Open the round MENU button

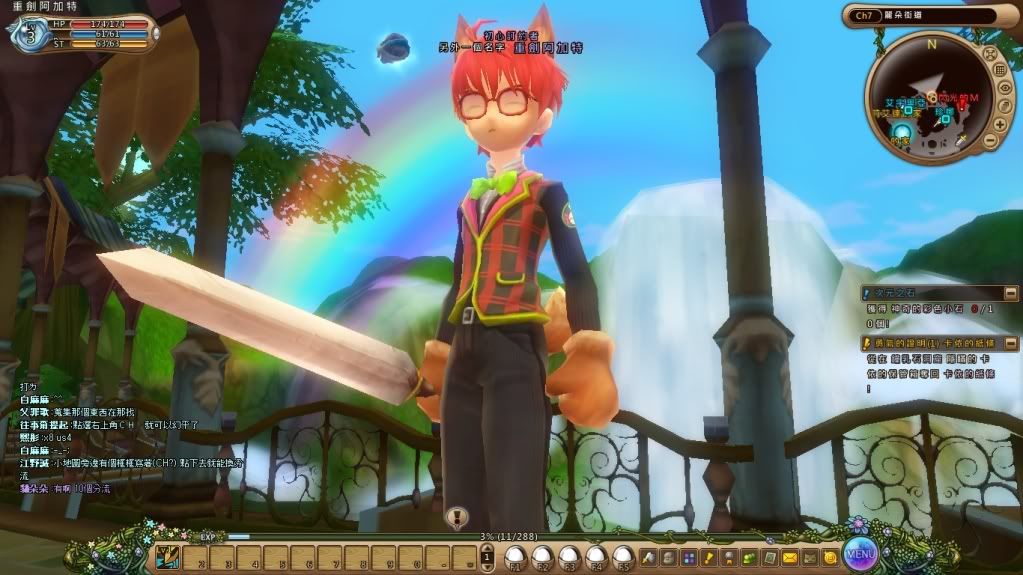(x=860, y=551)
